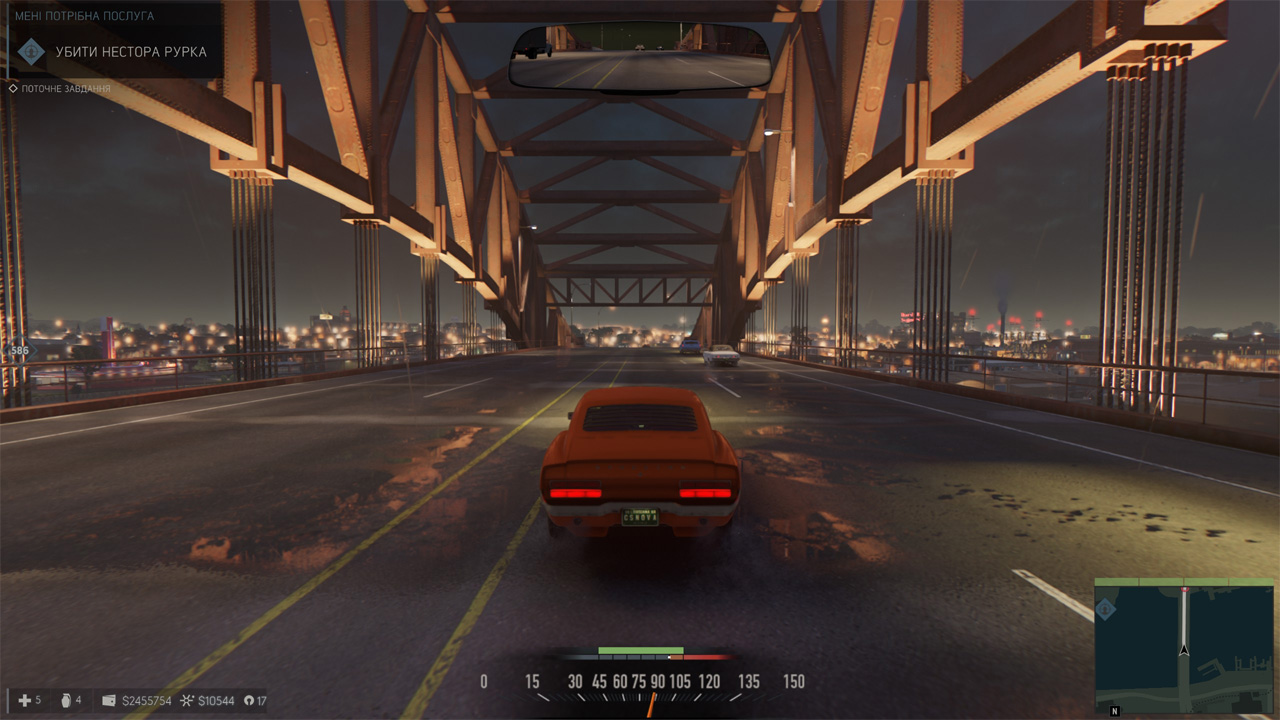Image resolution: width=1280 pixels, height=720 pixels.
Task: Select the blue diamond waypoint marker labelled 586
Action: pyautogui.click(x=19, y=351)
